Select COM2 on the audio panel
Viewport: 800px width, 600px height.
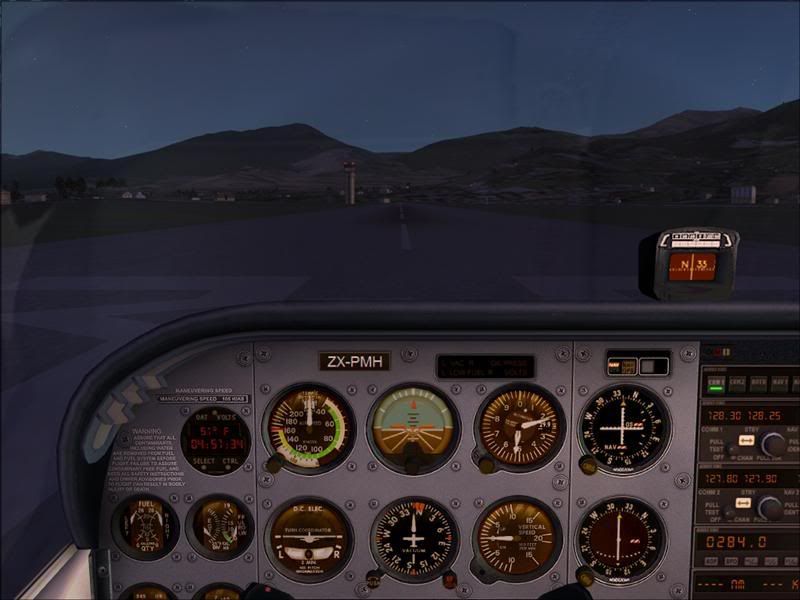pyautogui.click(x=738, y=381)
